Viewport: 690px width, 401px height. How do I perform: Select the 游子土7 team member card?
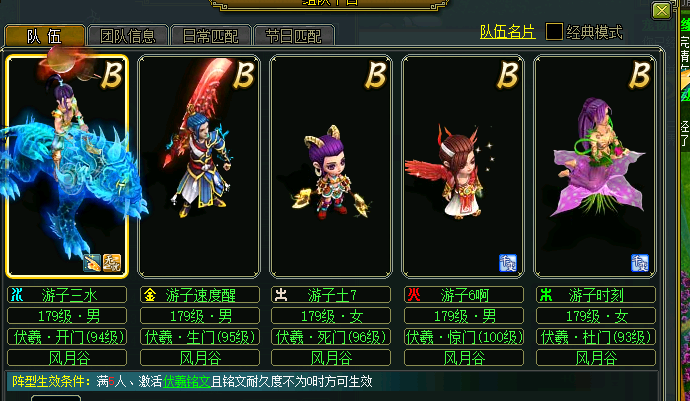click(x=330, y=165)
